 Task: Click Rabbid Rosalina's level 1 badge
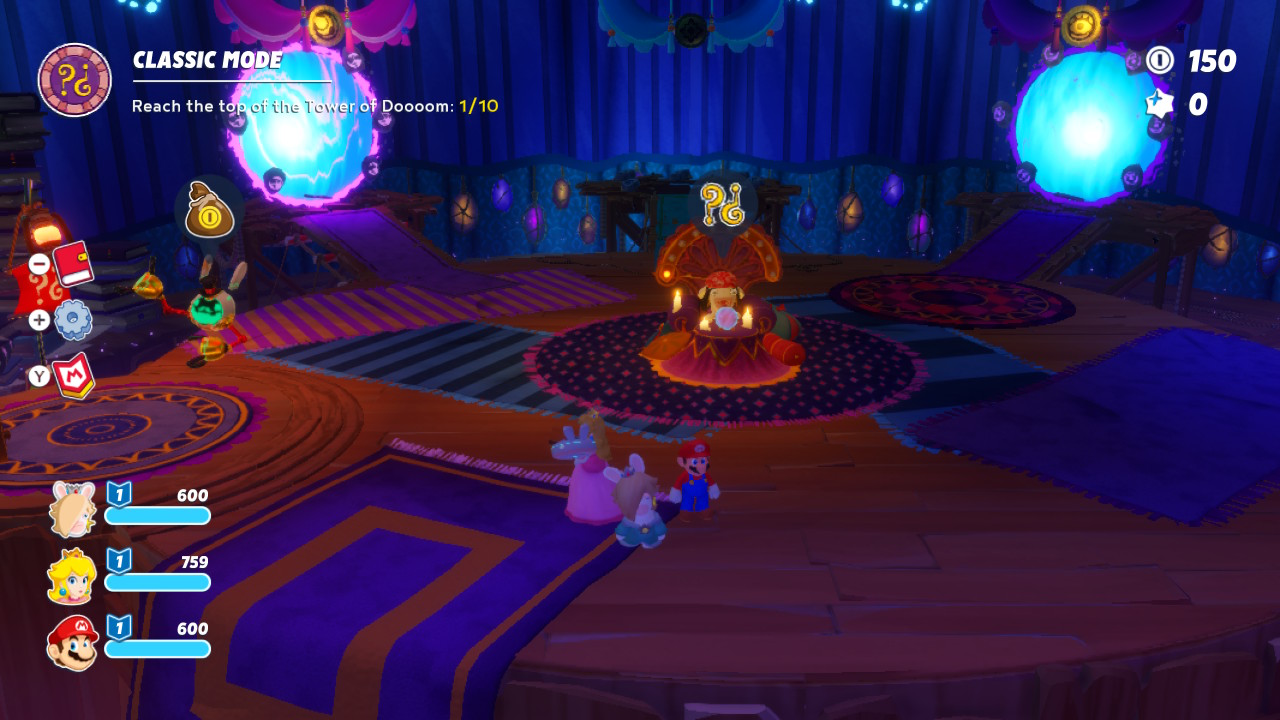(x=119, y=493)
